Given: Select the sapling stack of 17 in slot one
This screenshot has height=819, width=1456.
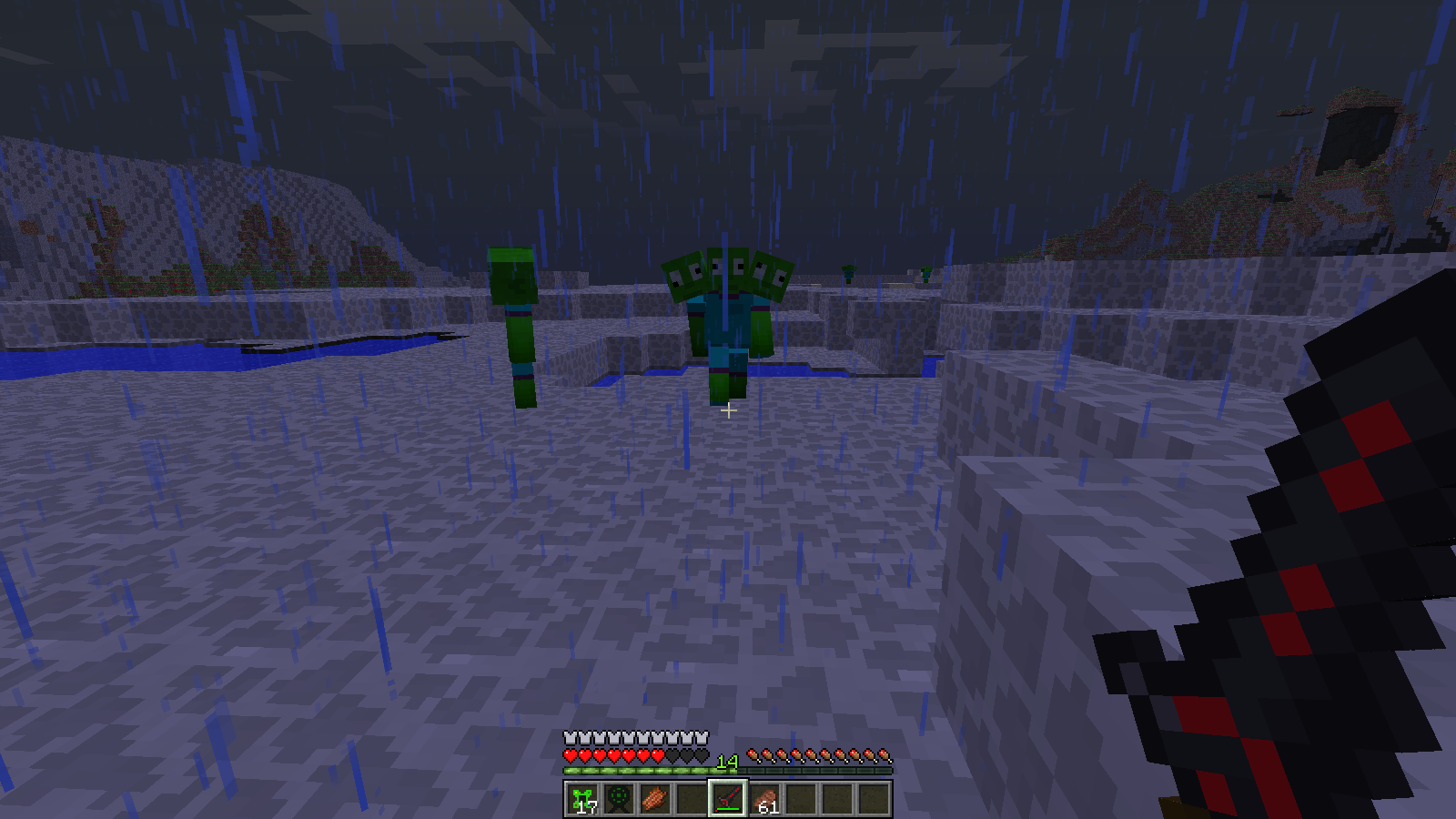Looking at the screenshot, I should pyautogui.click(x=582, y=799).
